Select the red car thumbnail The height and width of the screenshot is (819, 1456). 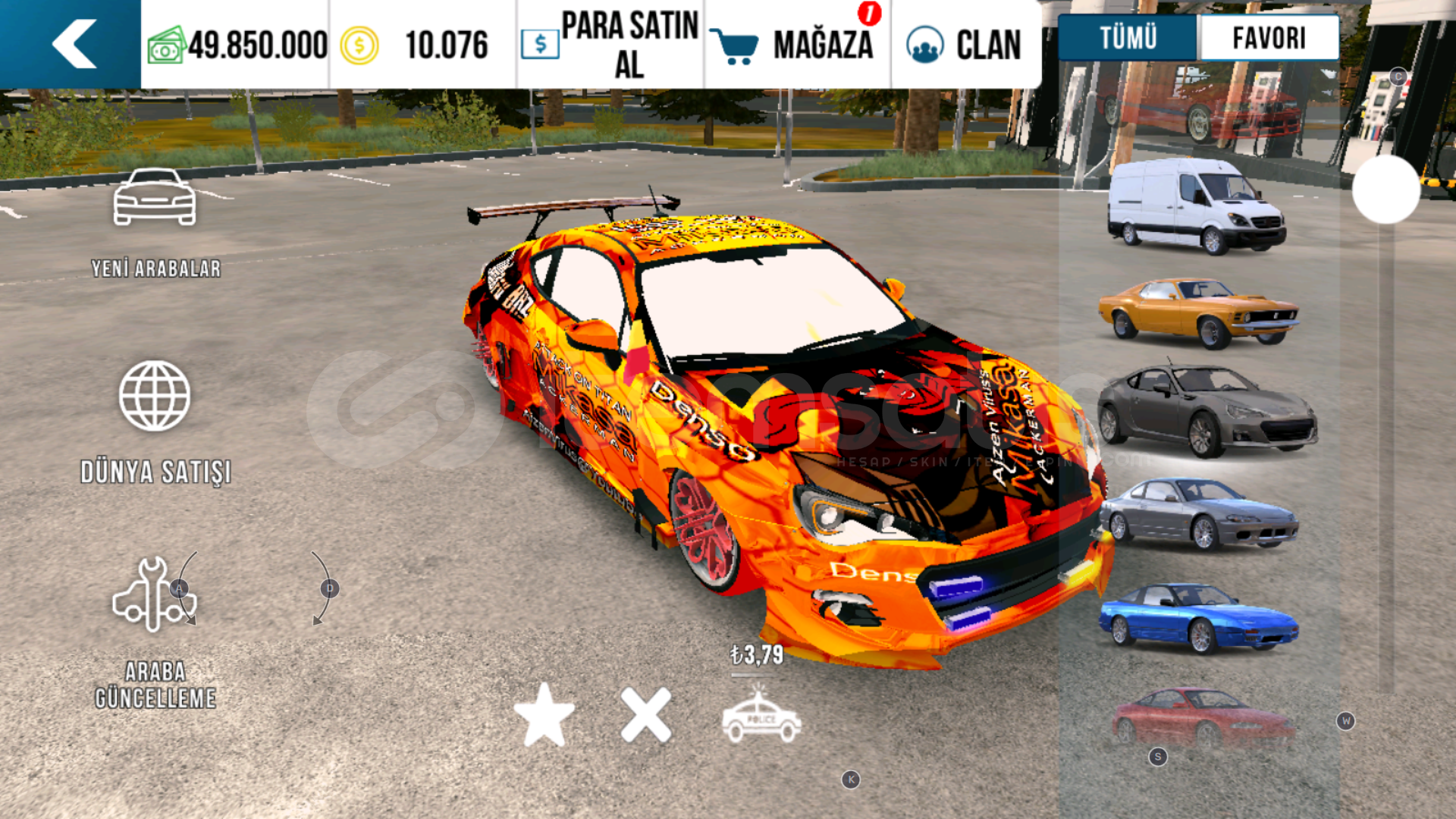click(1202, 717)
